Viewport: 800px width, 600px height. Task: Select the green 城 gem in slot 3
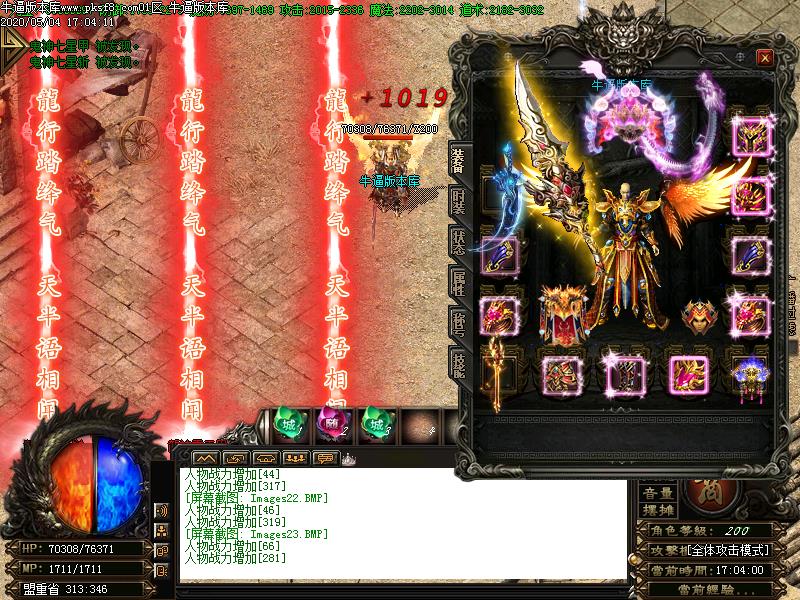pos(375,422)
